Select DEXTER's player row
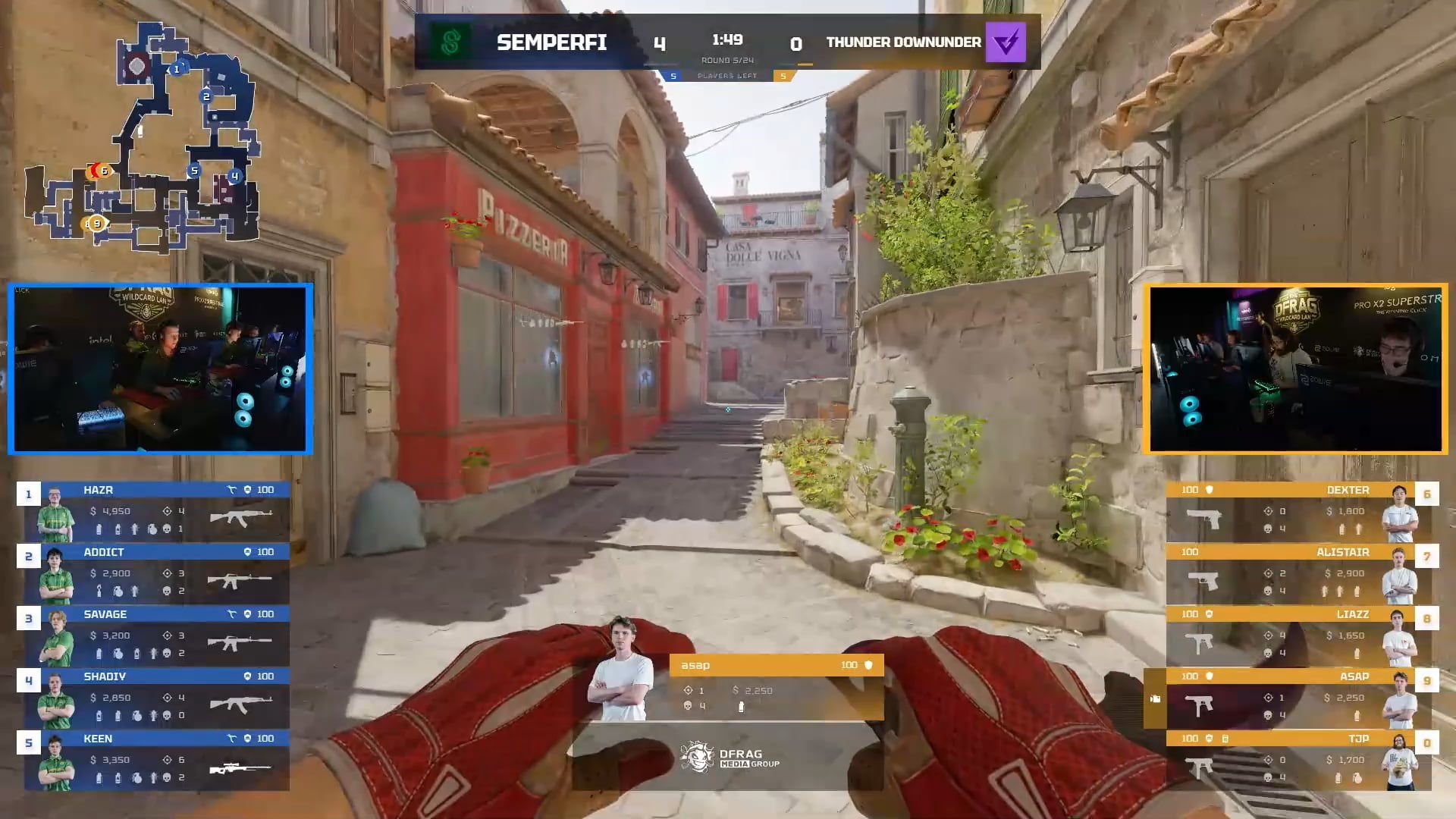Viewport: 1456px width, 819px height. 1298,511
